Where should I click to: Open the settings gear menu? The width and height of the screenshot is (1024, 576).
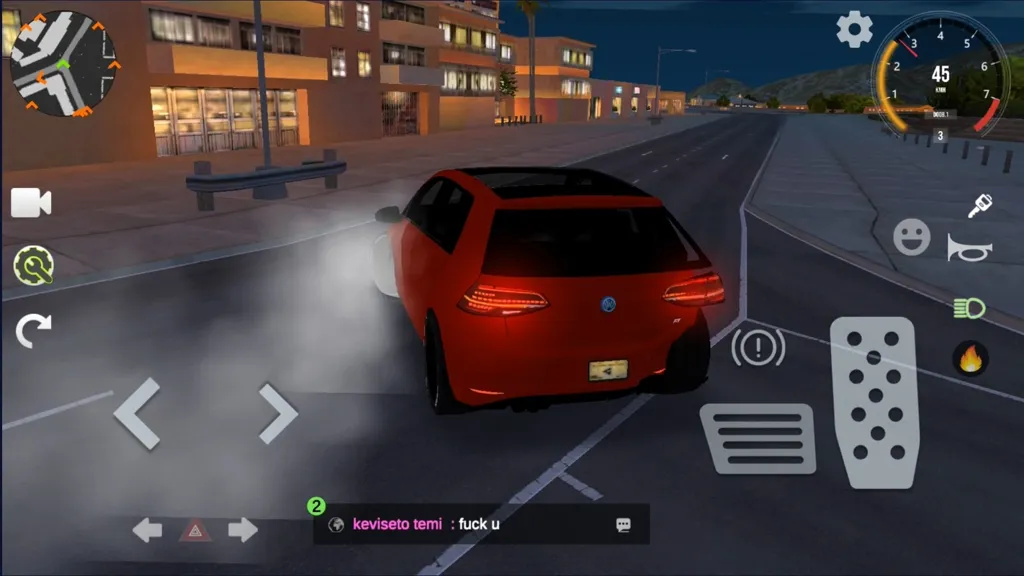[854, 30]
